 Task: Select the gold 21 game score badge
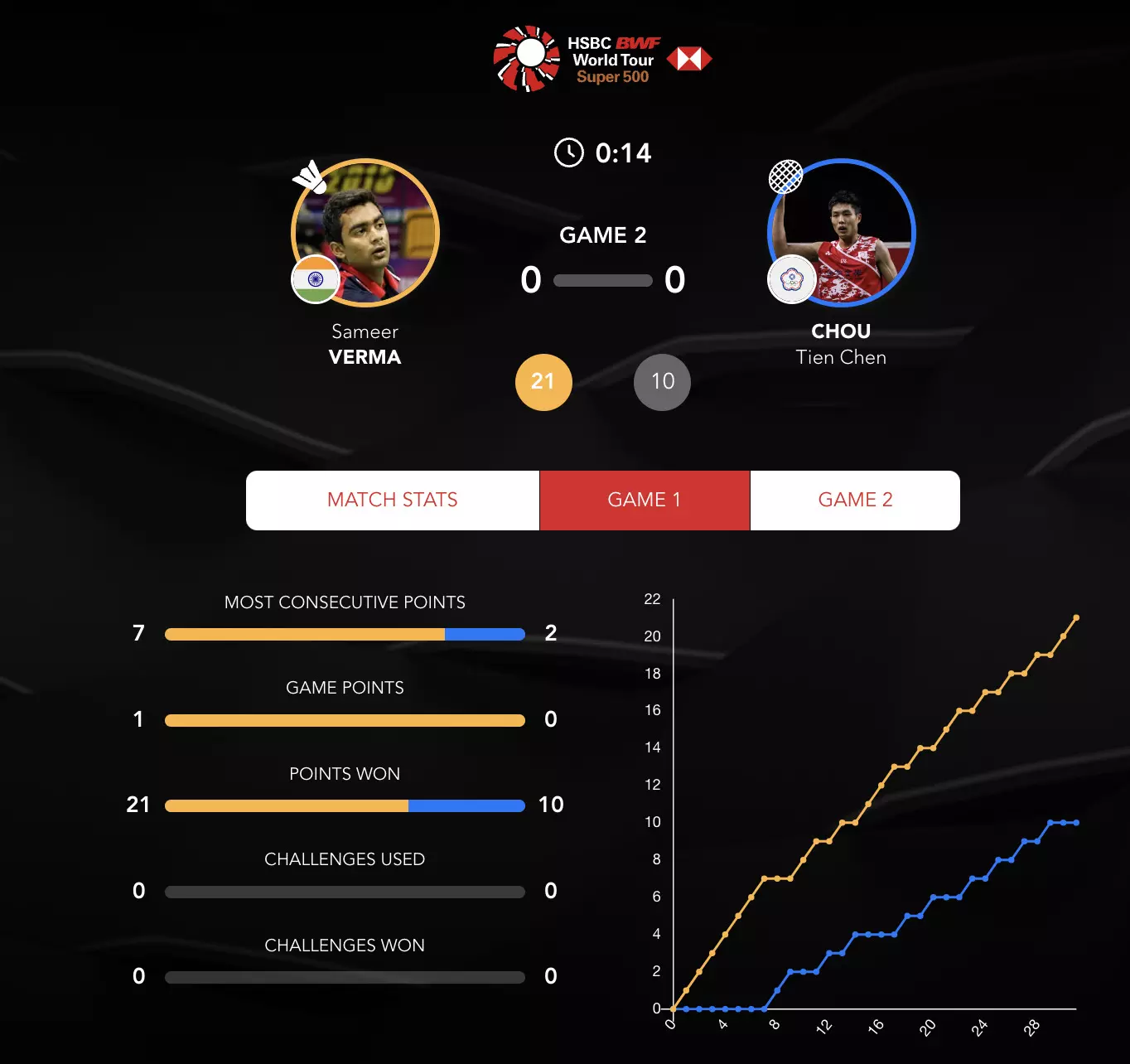coord(543,382)
